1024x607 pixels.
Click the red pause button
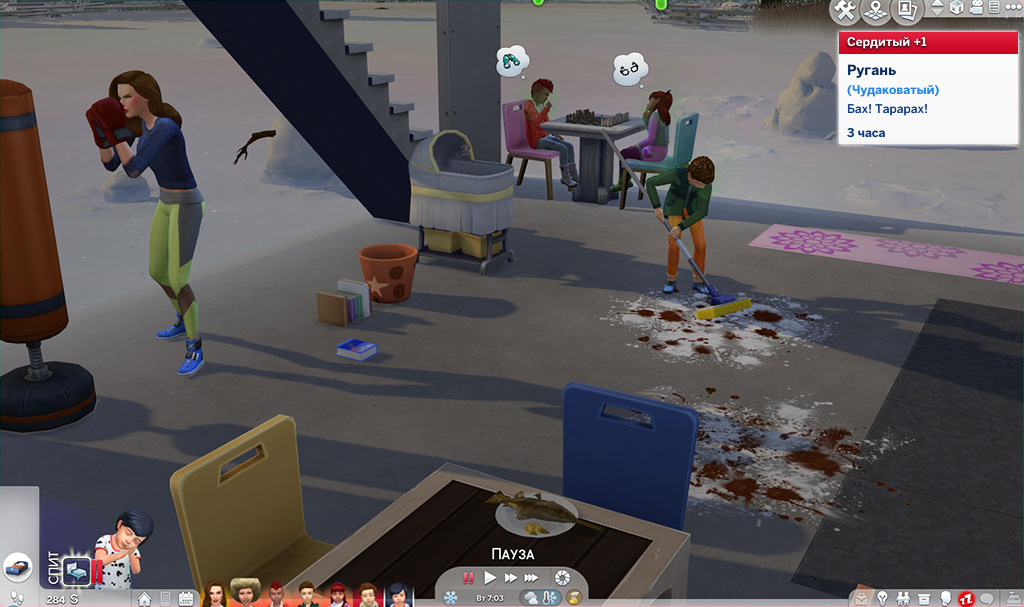coord(467,577)
